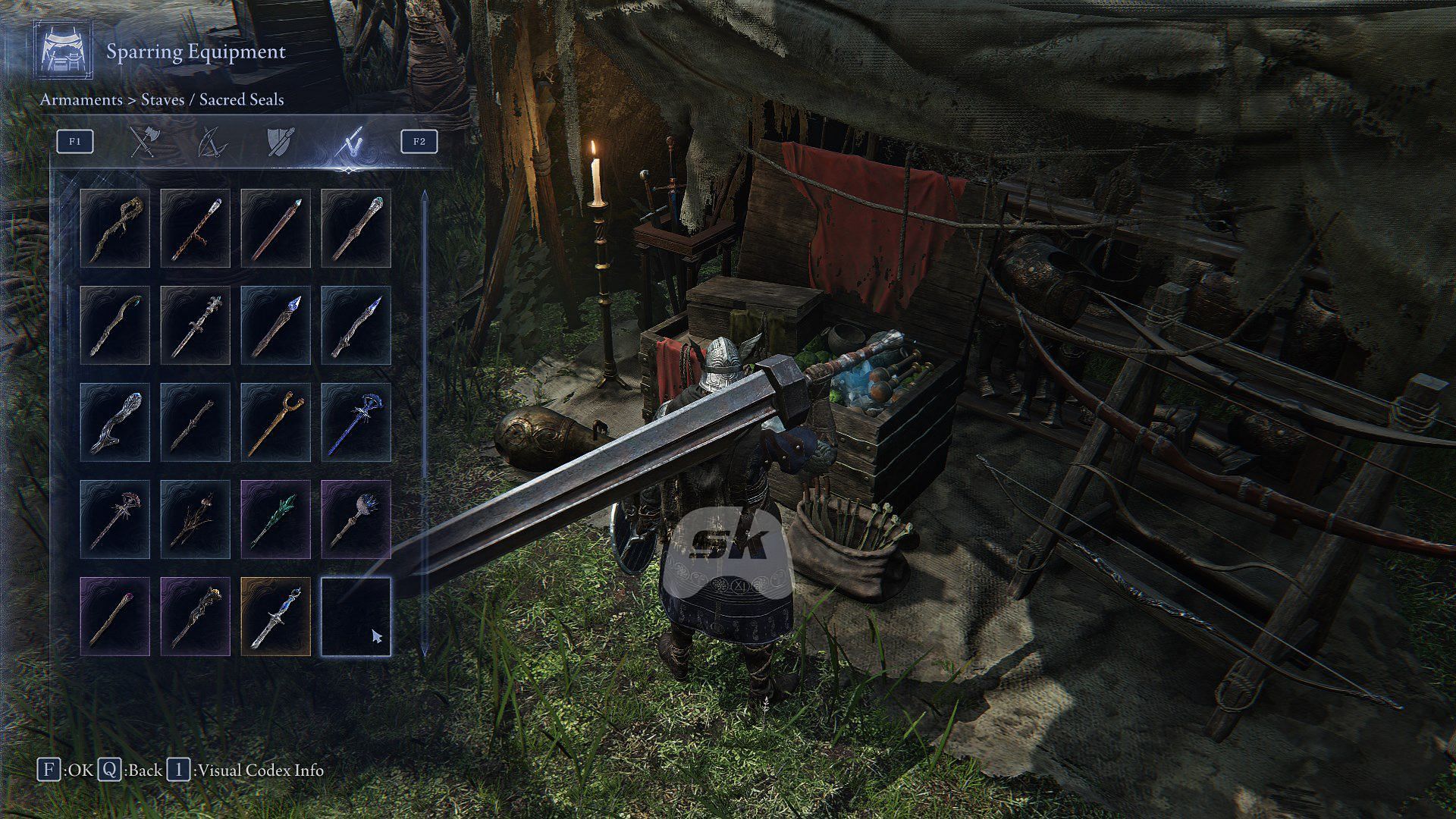This screenshot has width=1456, height=819.
Task: Select the green crystal staff in purple slot
Action: pos(276,519)
